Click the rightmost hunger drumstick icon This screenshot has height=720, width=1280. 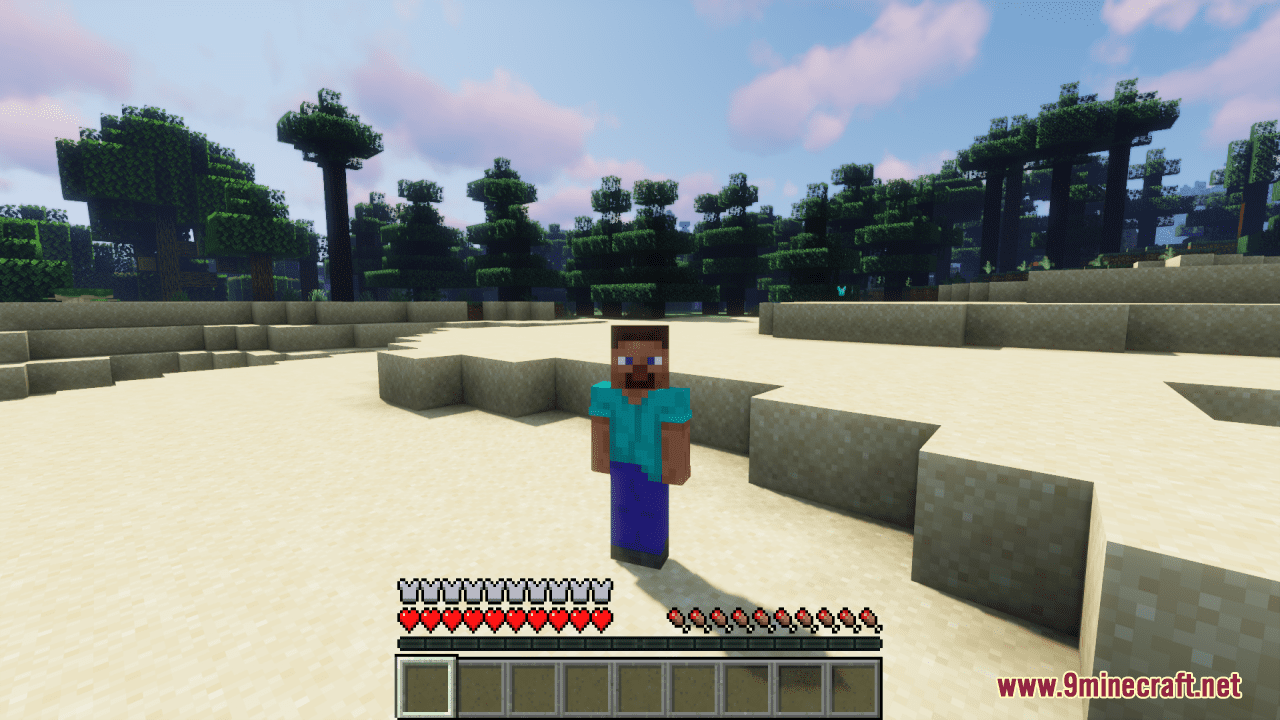[866, 618]
